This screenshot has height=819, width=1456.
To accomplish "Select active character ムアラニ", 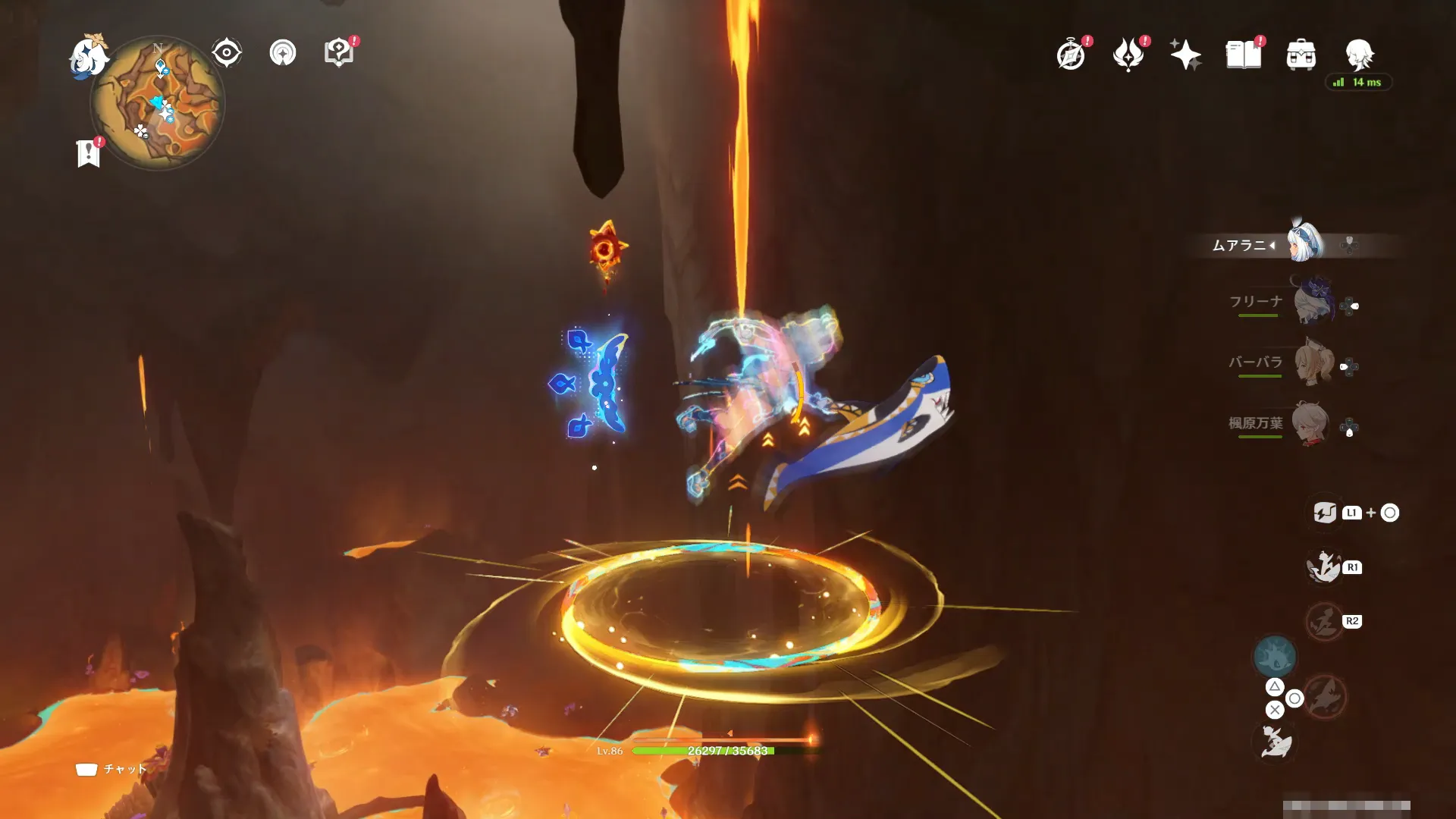I will pos(1304,243).
